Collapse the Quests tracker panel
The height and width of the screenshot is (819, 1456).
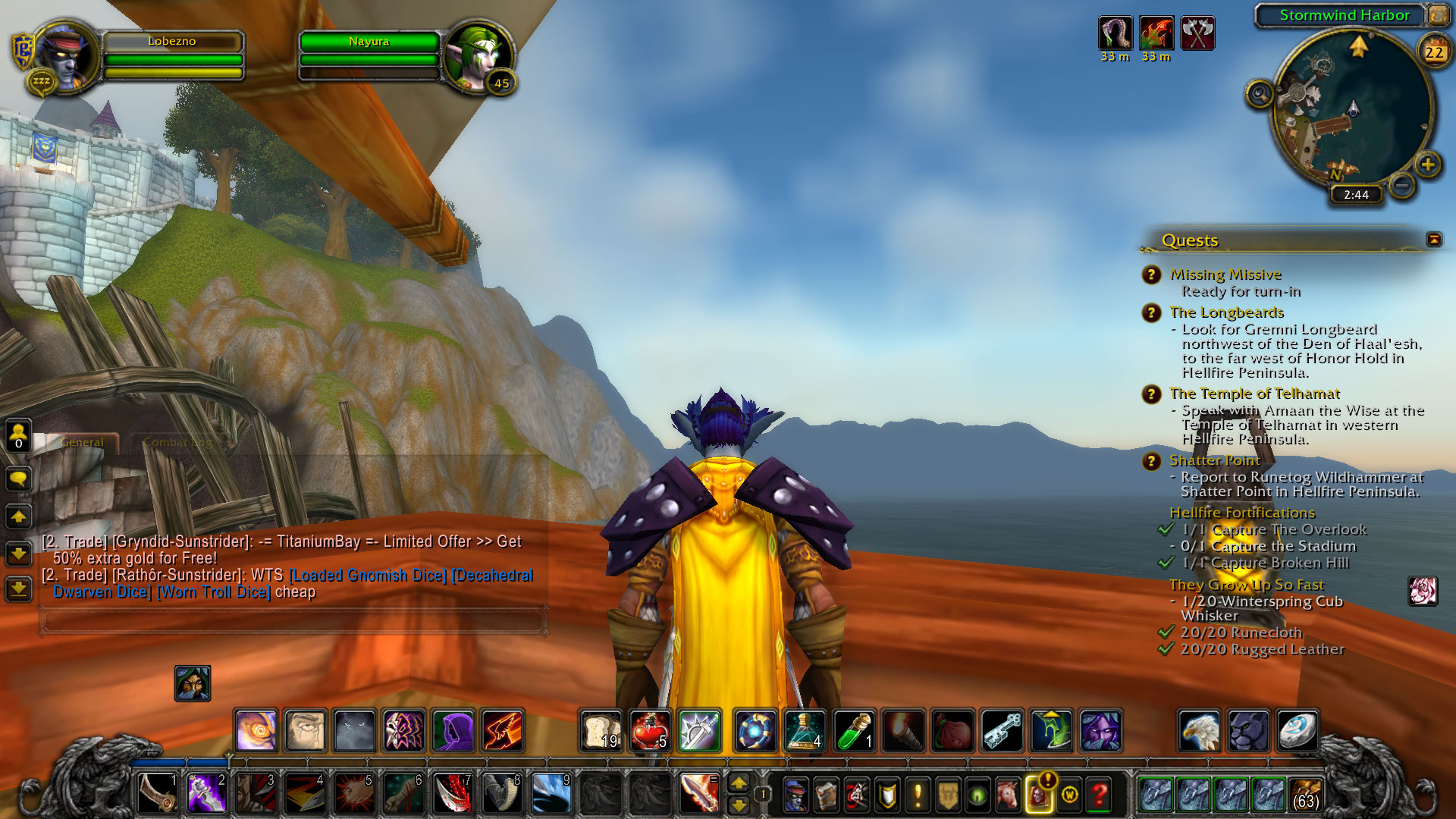click(1434, 240)
